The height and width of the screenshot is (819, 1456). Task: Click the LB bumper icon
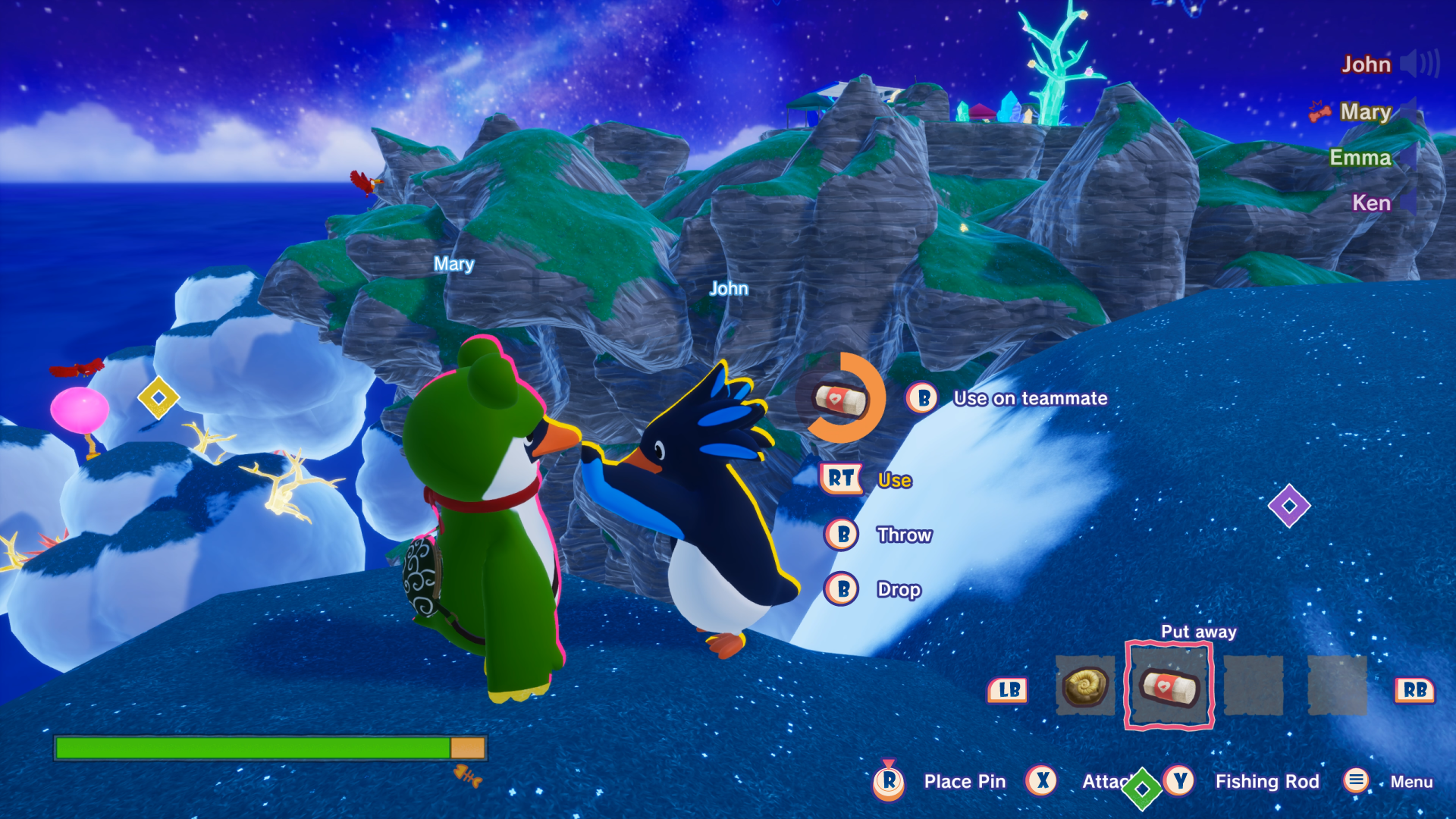(x=1008, y=689)
